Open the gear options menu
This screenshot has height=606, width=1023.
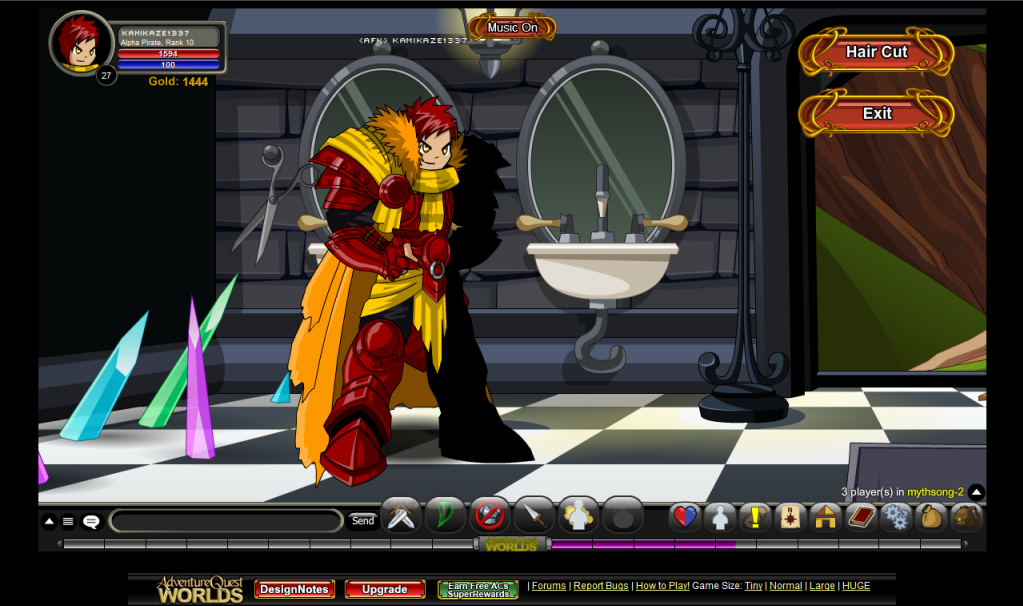[x=896, y=517]
